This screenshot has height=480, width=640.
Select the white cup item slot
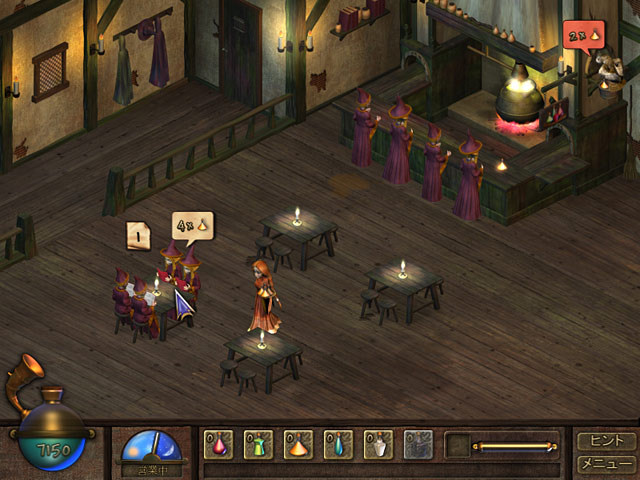tap(379, 444)
